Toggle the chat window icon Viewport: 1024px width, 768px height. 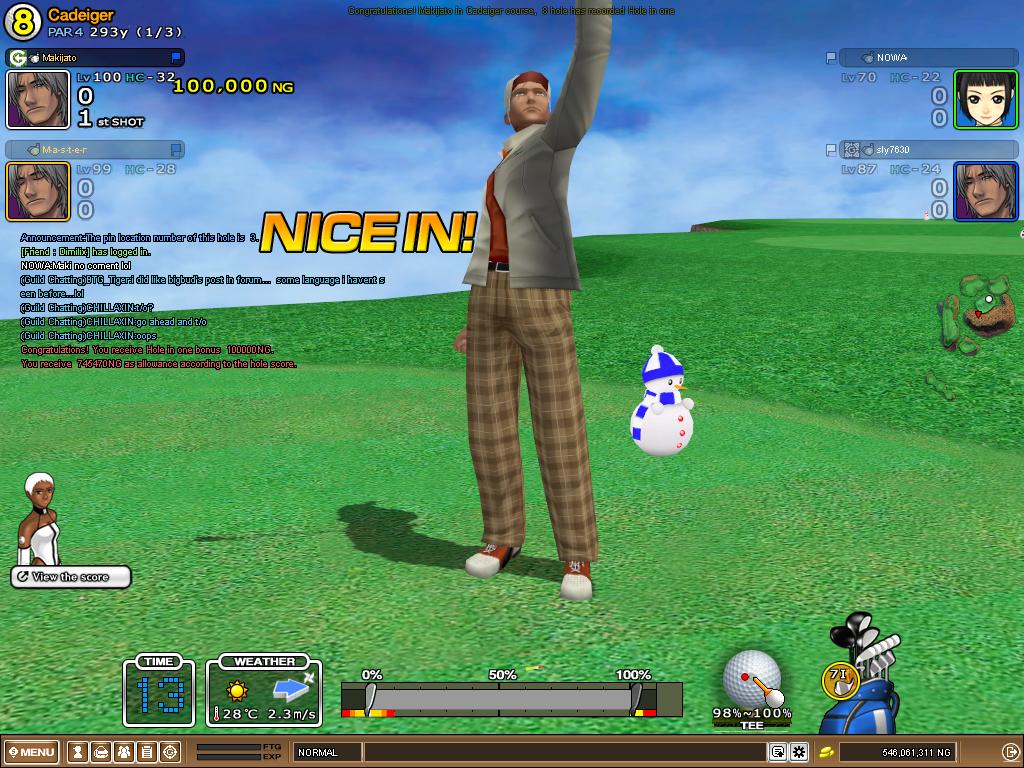click(x=777, y=752)
